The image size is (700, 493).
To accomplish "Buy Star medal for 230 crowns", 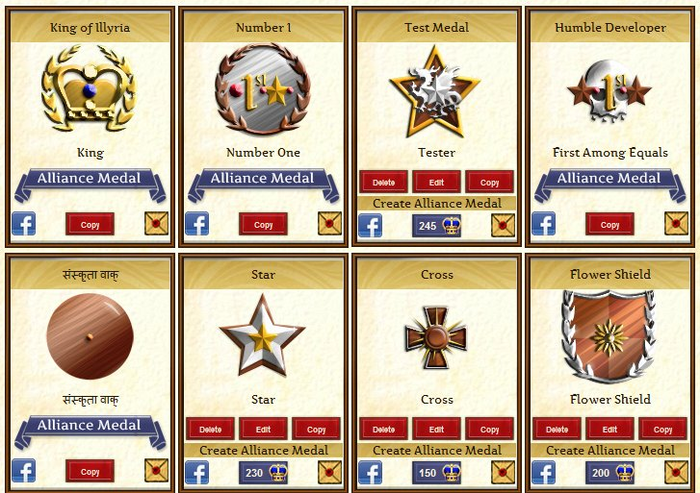I will 263,472.
